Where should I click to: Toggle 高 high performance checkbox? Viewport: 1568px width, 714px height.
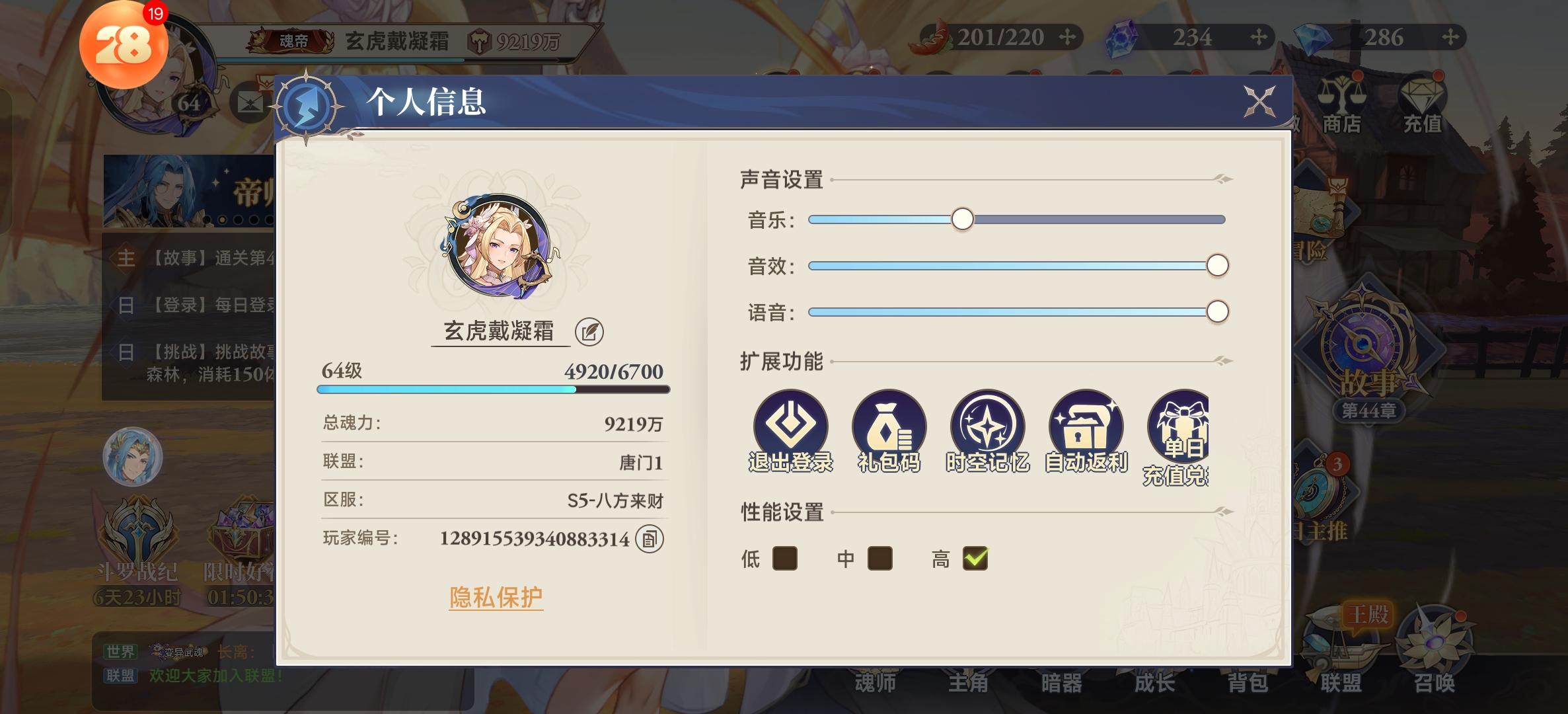click(975, 559)
